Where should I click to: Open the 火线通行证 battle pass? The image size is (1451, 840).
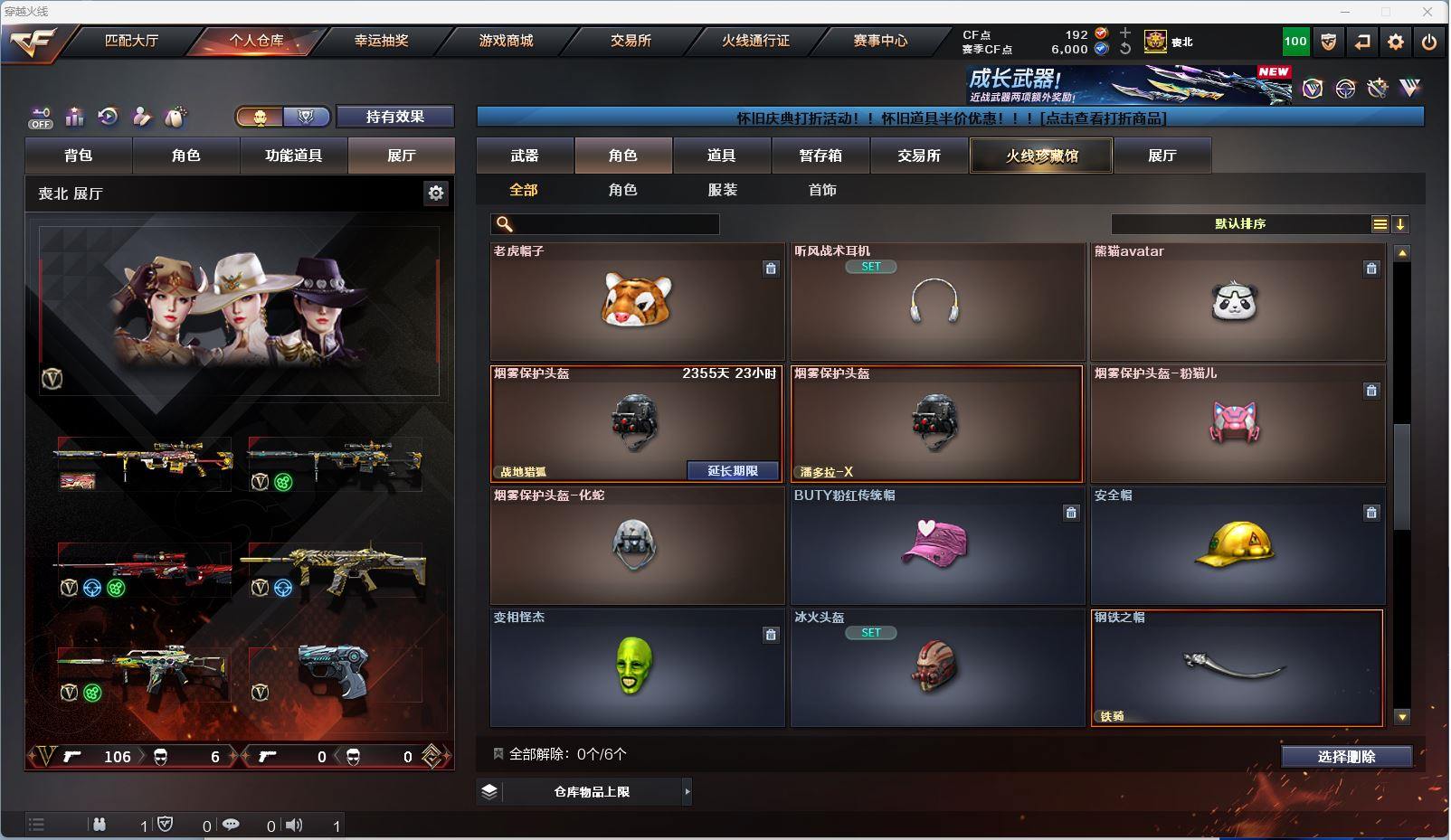click(755, 41)
